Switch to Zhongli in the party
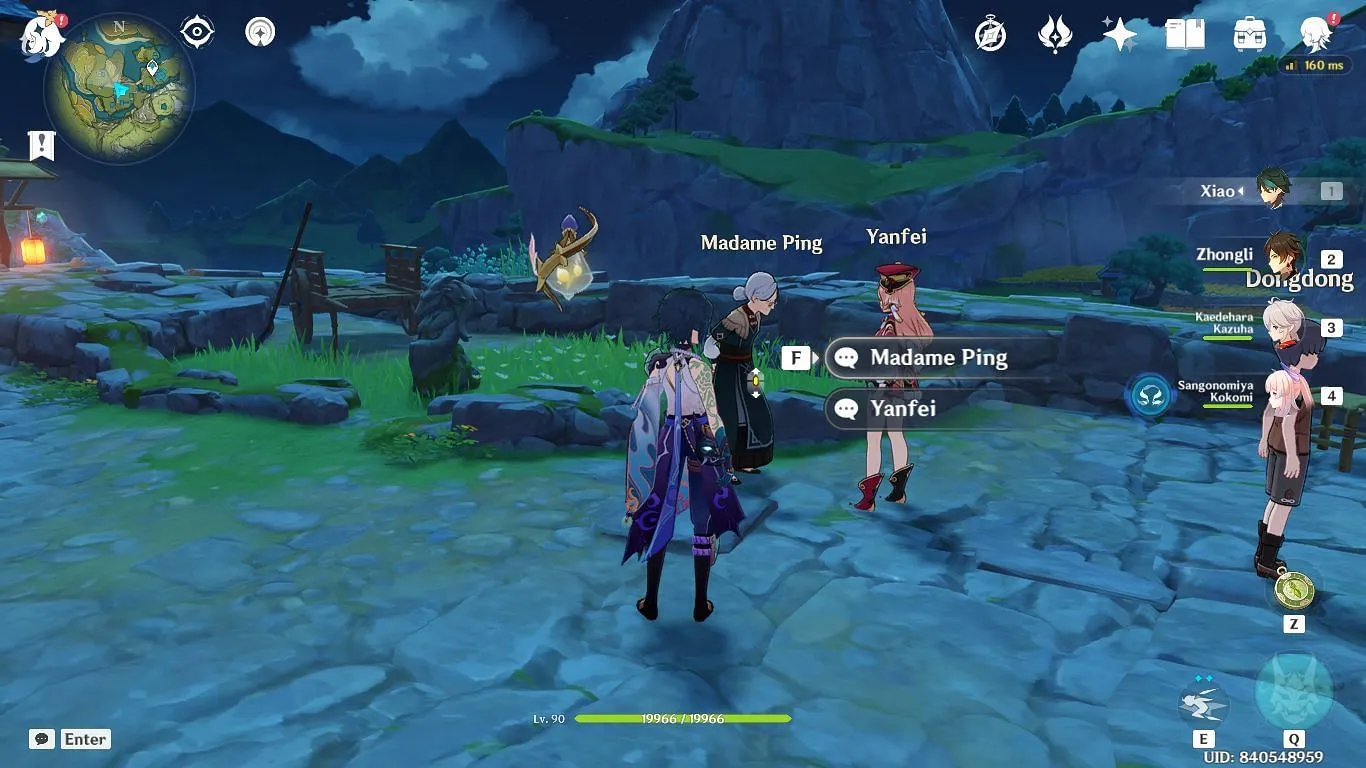The image size is (1366, 768). coord(1282,256)
